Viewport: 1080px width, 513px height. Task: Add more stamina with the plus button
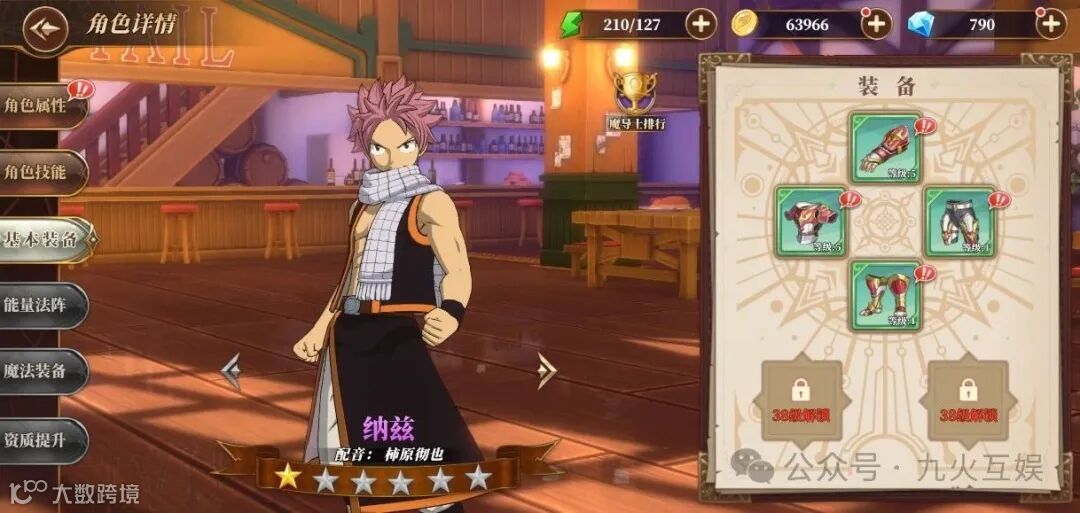(x=700, y=24)
